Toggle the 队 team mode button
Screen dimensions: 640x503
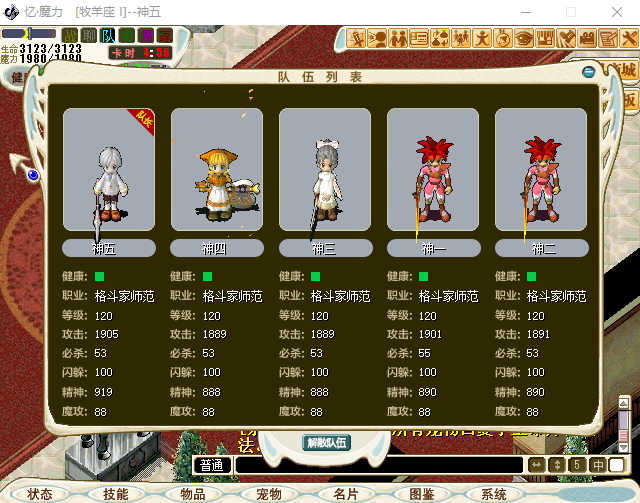(107, 35)
